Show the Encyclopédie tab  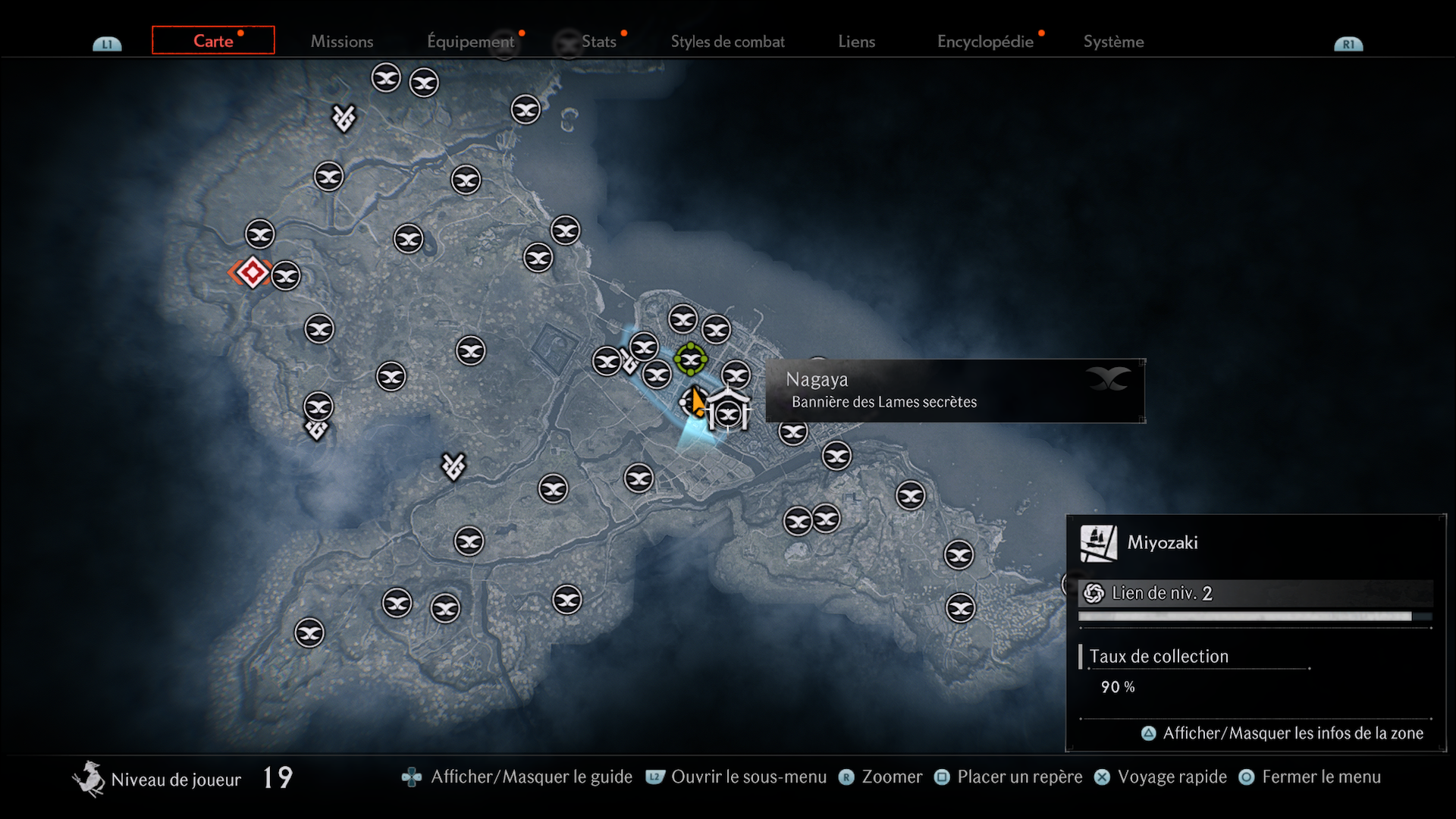tap(985, 42)
